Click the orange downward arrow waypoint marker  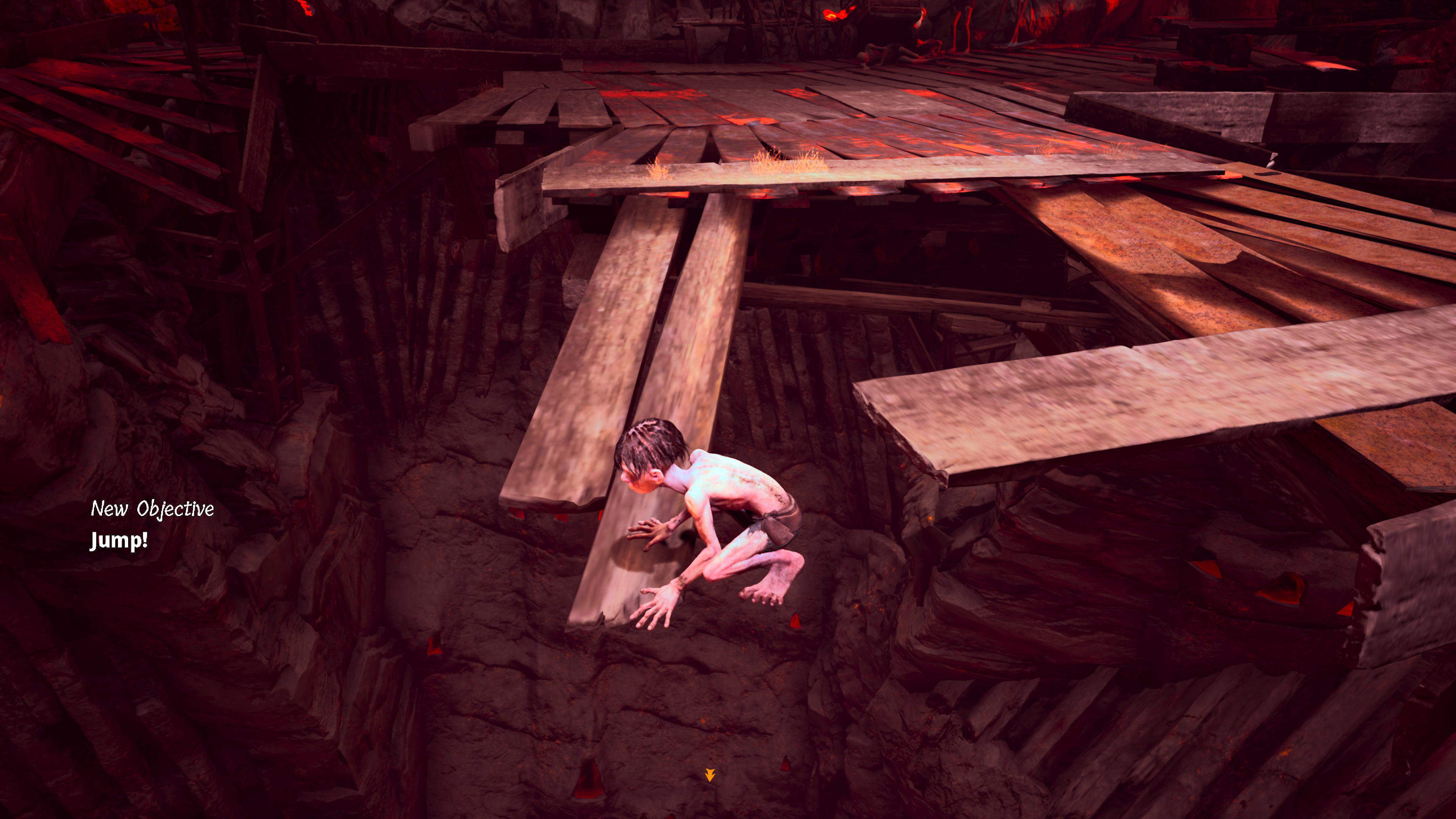[710, 775]
